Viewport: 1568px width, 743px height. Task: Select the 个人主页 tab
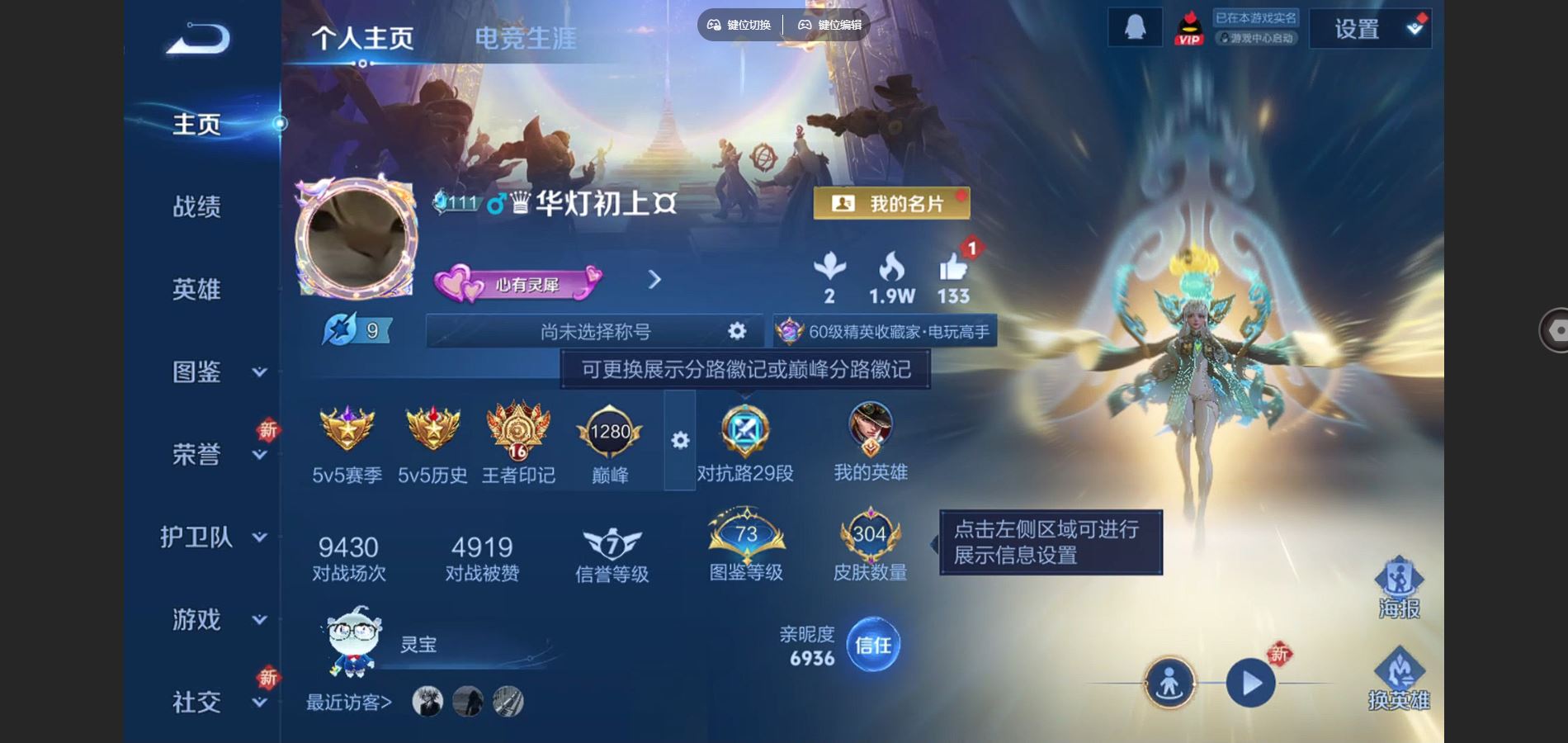click(363, 37)
